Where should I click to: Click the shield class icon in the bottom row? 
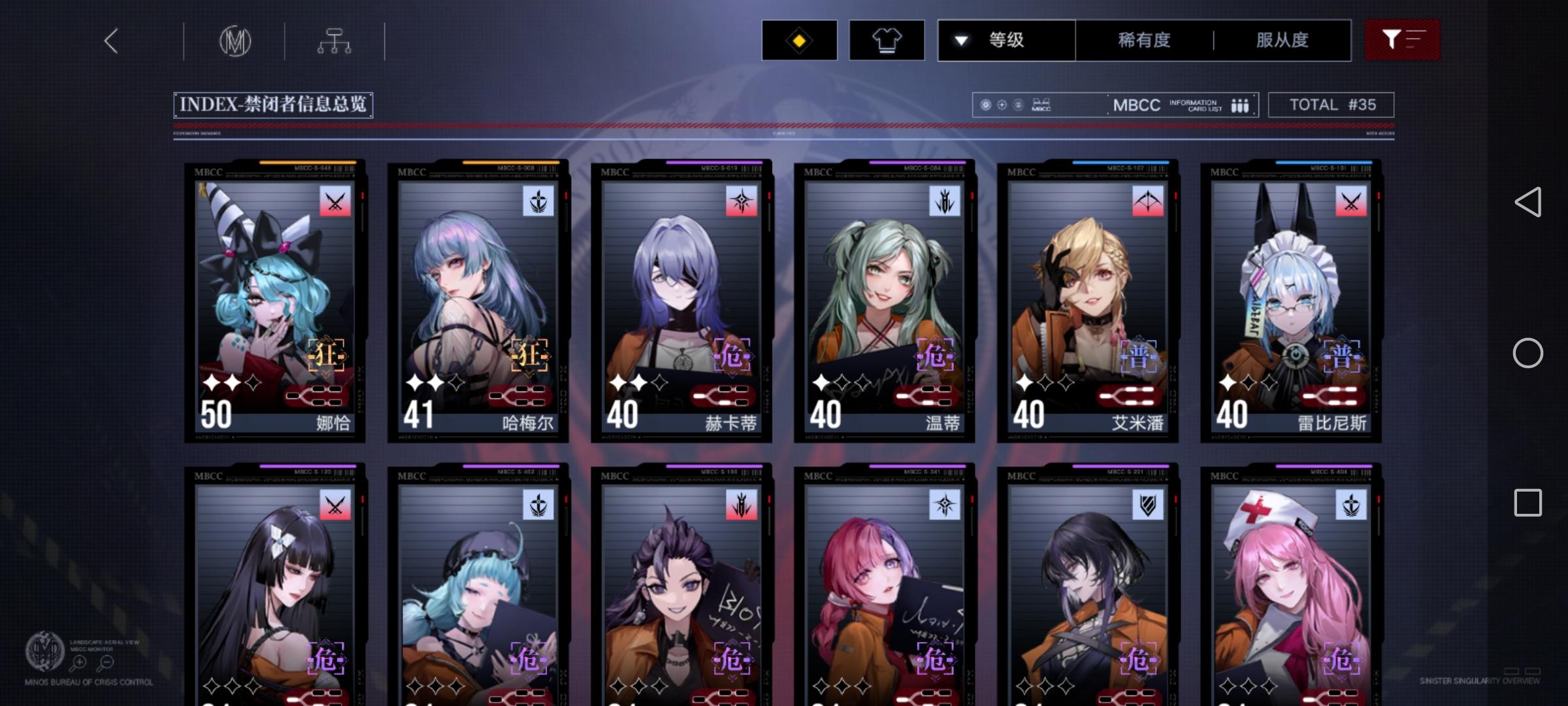click(1147, 504)
